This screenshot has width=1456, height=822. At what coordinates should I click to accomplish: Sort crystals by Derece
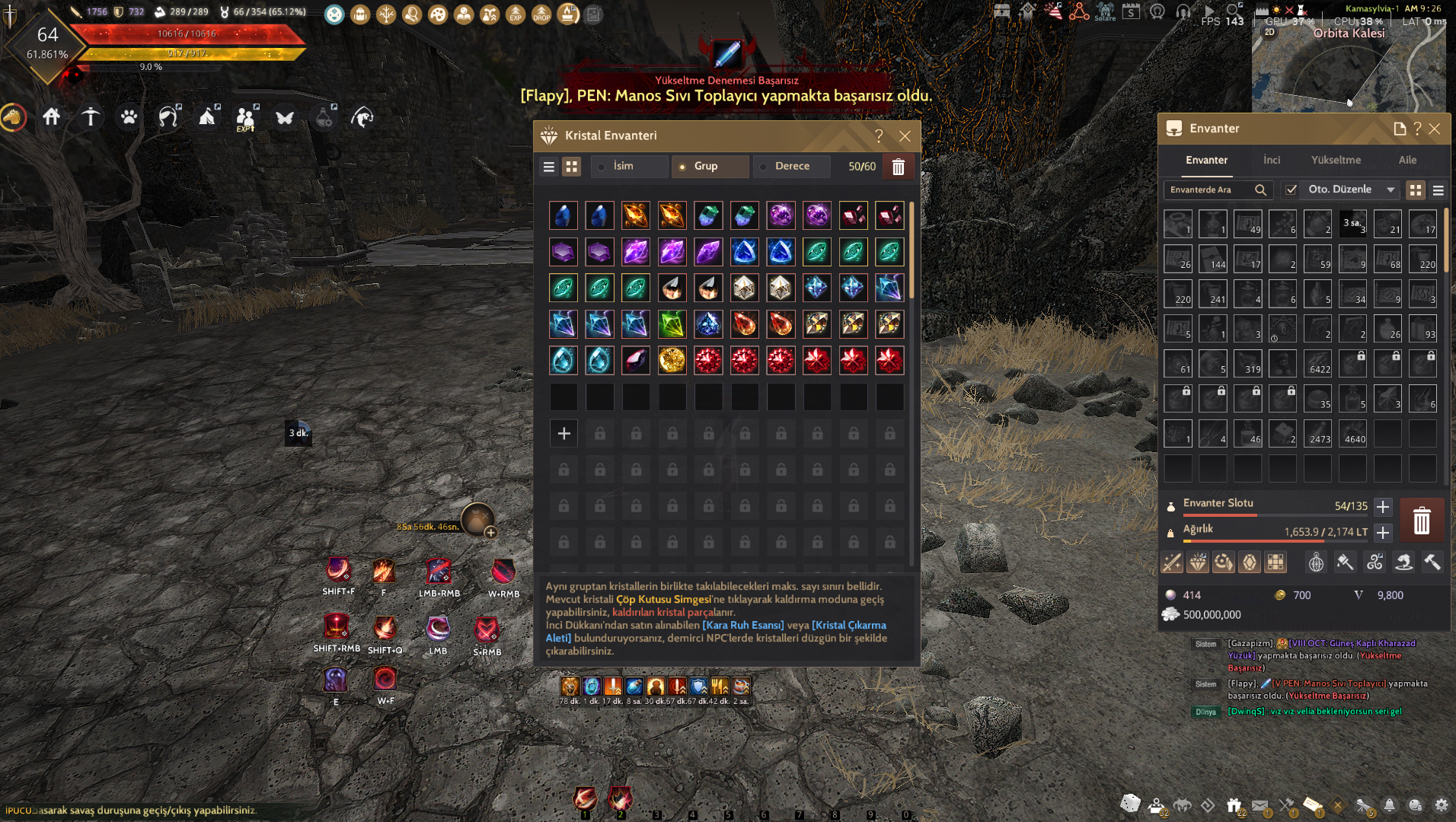click(791, 166)
